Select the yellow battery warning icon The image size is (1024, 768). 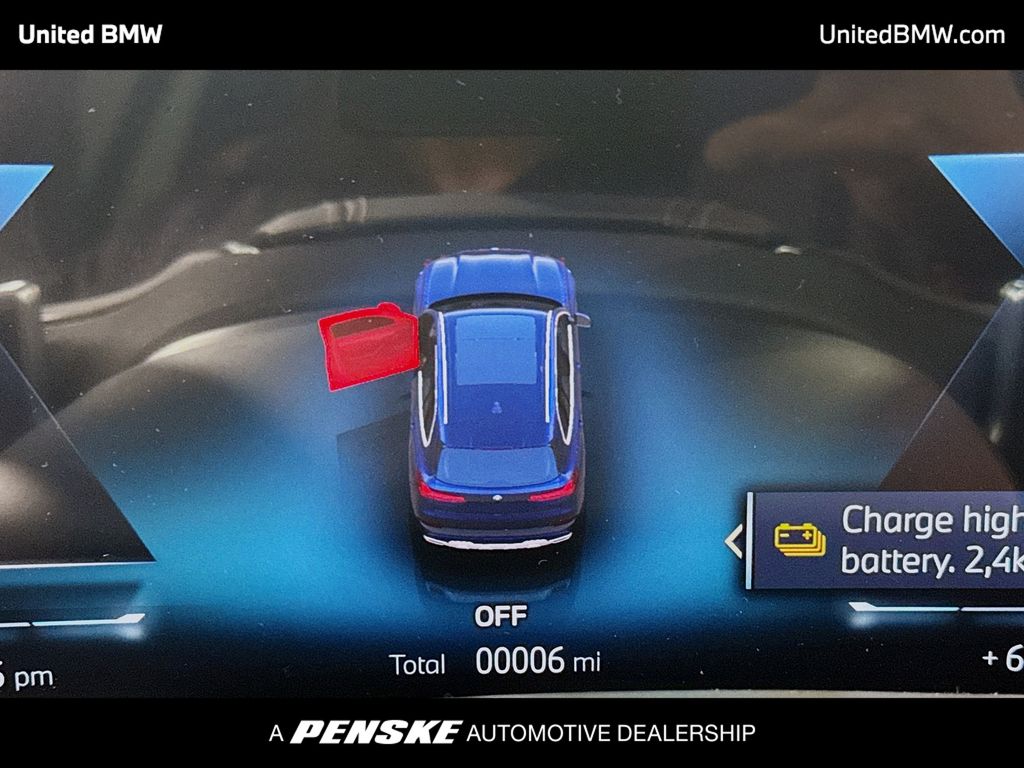(x=800, y=540)
